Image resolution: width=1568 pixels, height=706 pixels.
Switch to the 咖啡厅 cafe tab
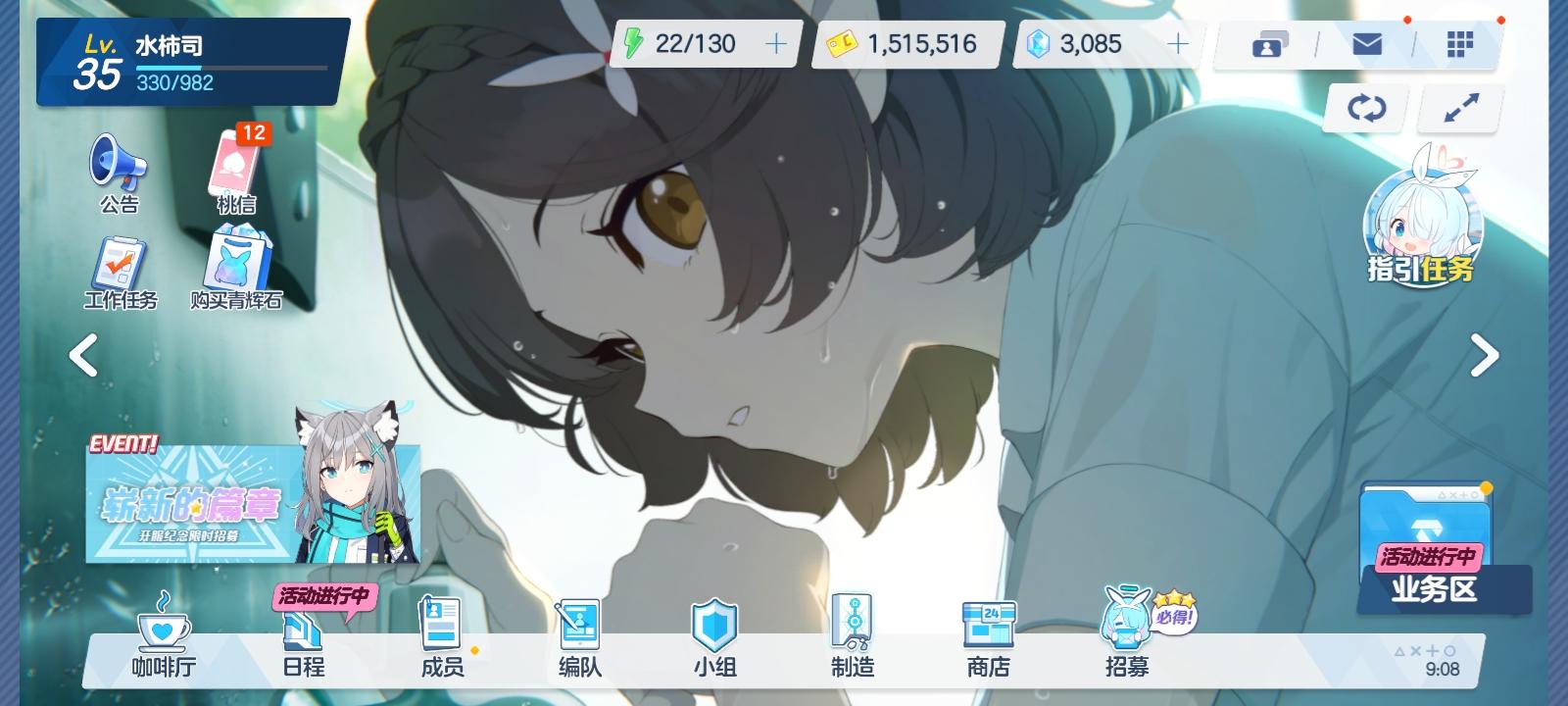[x=163, y=637]
